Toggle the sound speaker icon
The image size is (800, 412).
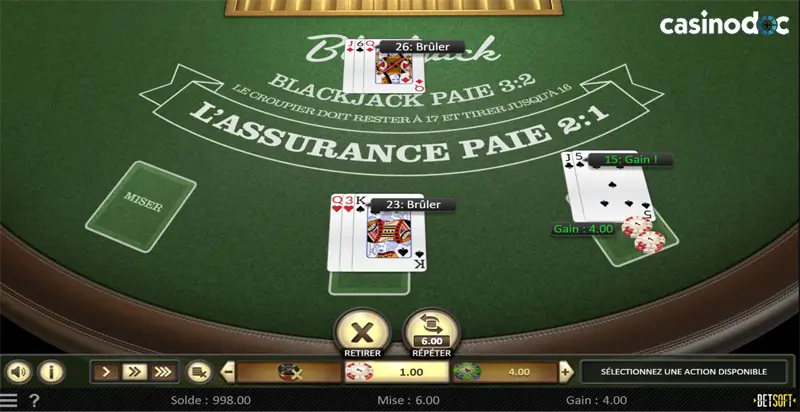(19, 372)
